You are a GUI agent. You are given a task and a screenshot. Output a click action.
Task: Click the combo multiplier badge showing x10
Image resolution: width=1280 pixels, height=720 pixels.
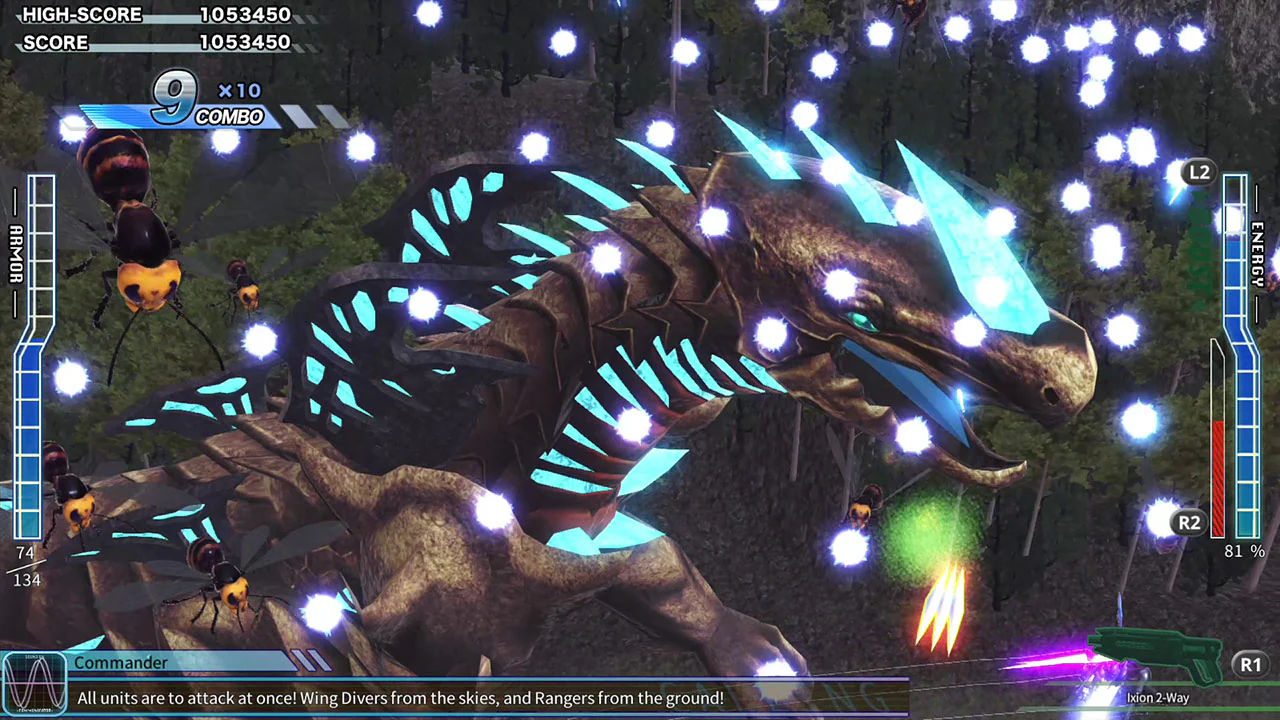(x=238, y=90)
